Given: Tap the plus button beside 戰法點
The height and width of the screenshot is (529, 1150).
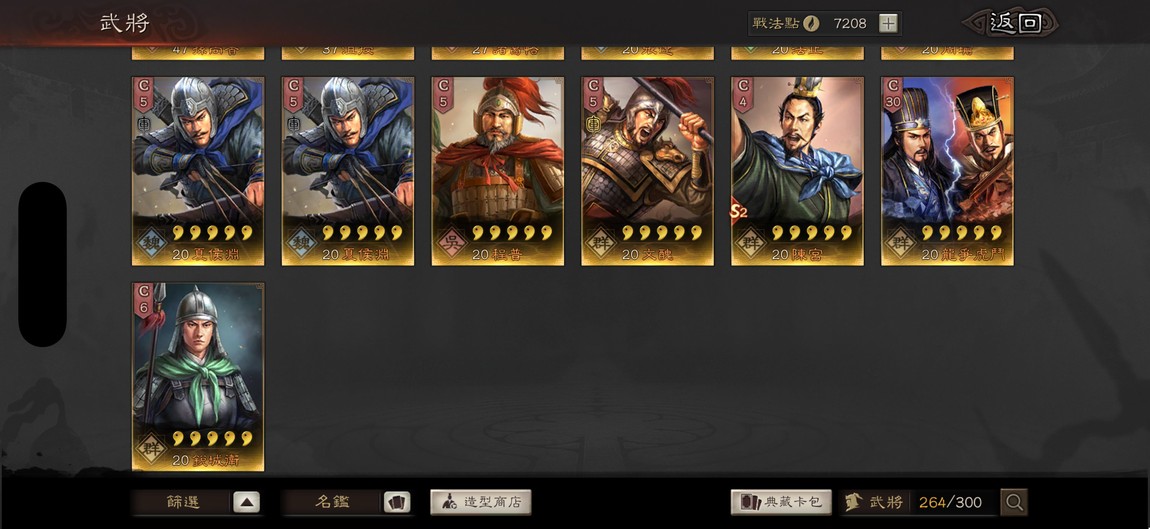Looking at the screenshot, I should click(889, 23).
